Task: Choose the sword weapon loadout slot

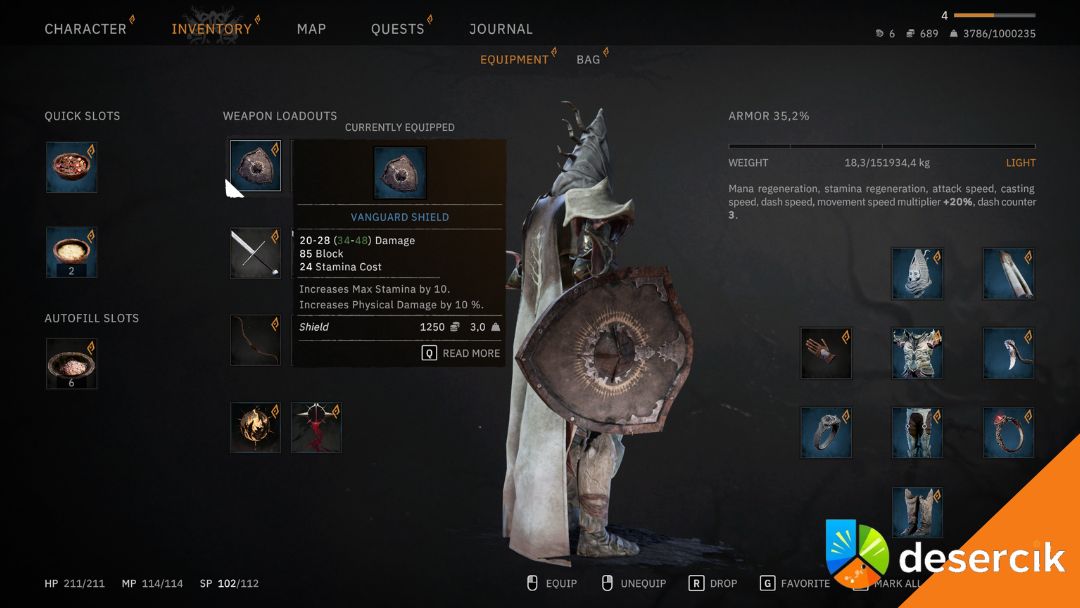Action: [256, 253]
